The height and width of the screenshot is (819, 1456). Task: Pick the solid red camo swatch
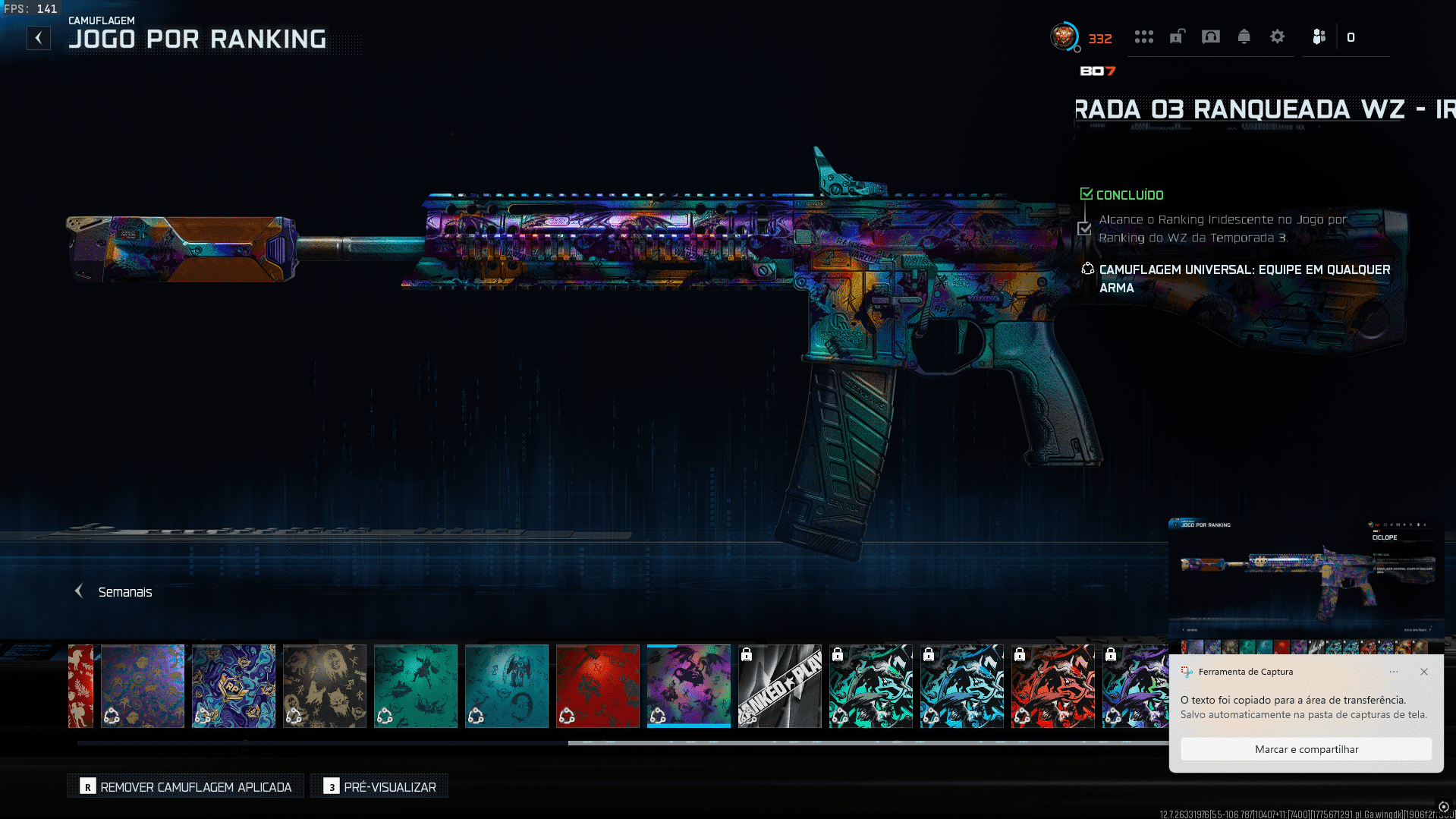(x=598, y=686)
